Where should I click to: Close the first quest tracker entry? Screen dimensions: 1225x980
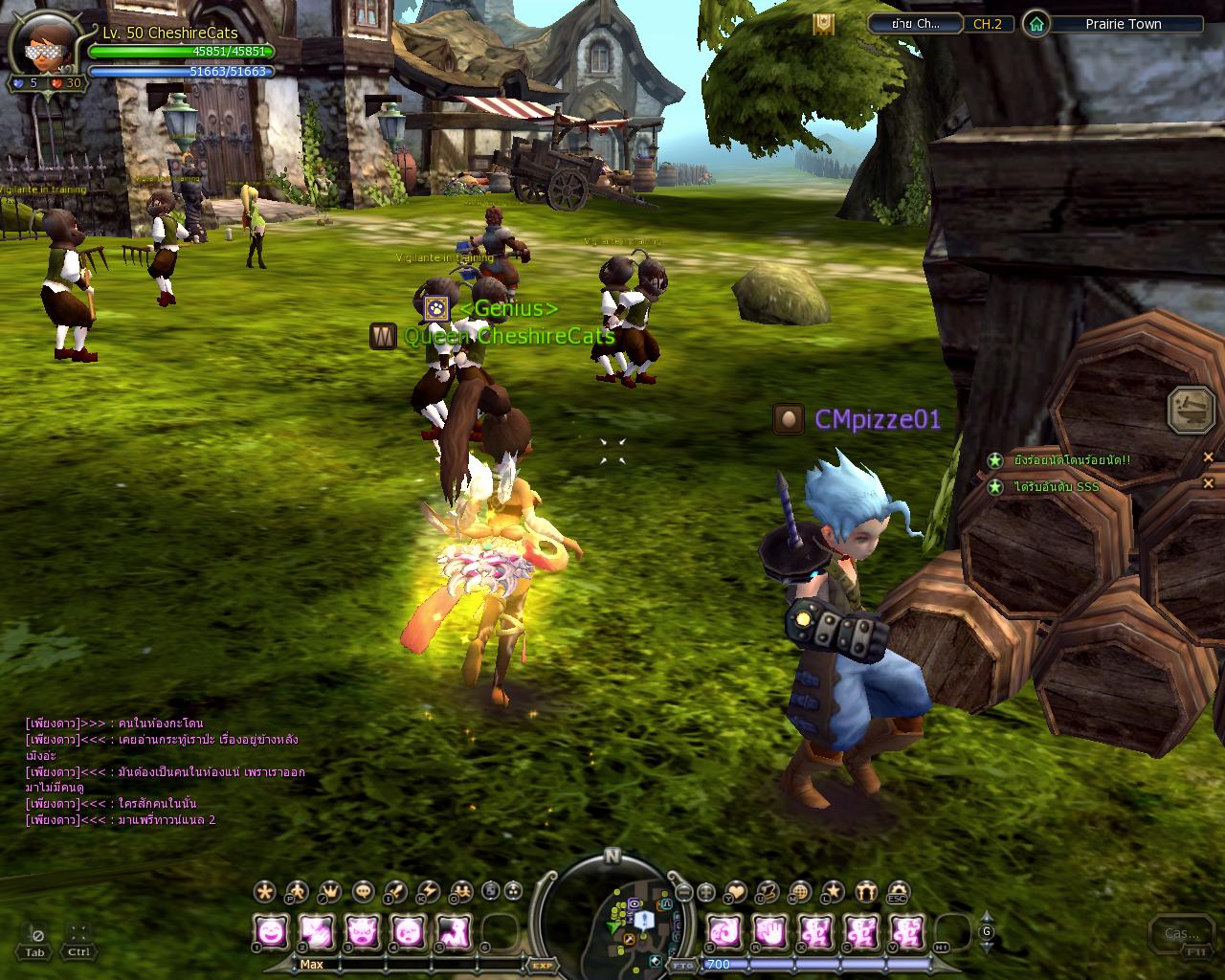click(1208, 458)
